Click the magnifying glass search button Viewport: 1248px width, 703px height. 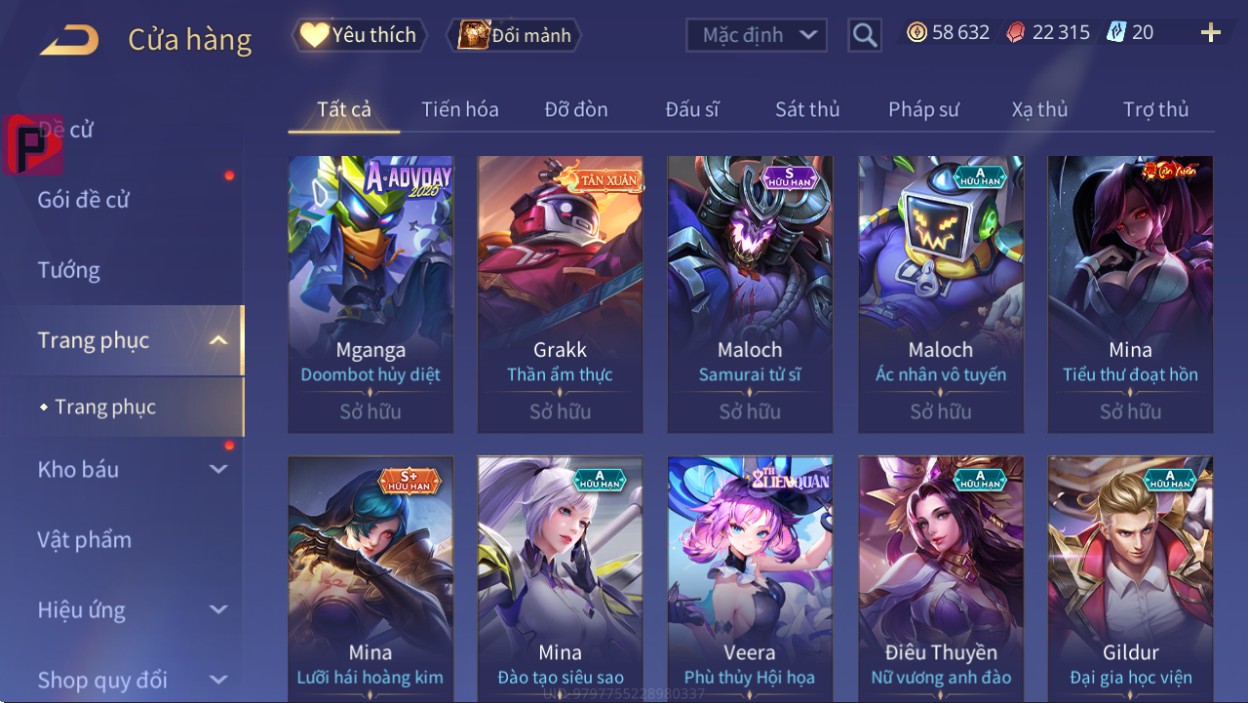tap(864, 36)
